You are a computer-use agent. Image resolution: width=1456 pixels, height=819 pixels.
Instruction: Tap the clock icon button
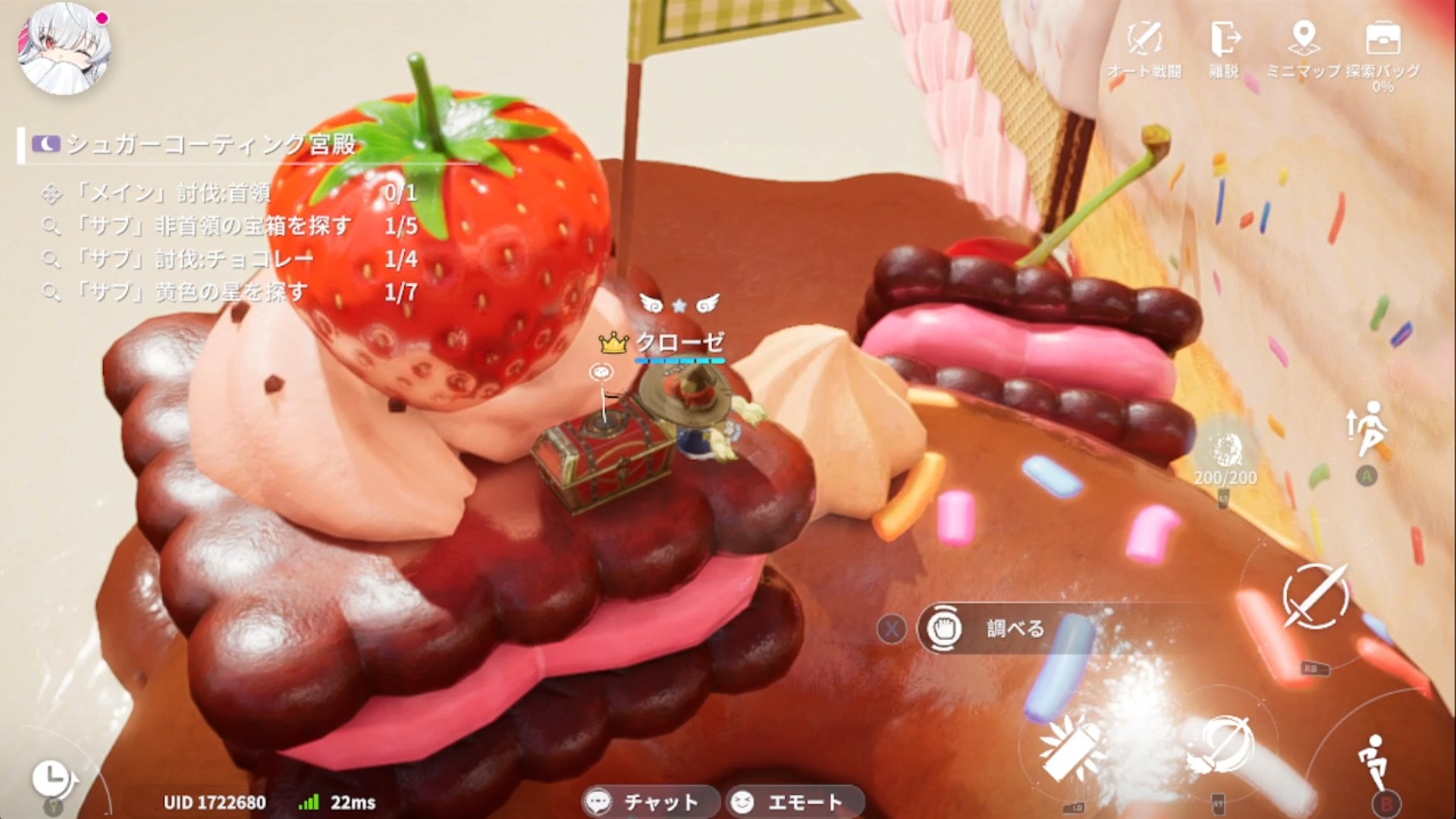tap(52, 777)
